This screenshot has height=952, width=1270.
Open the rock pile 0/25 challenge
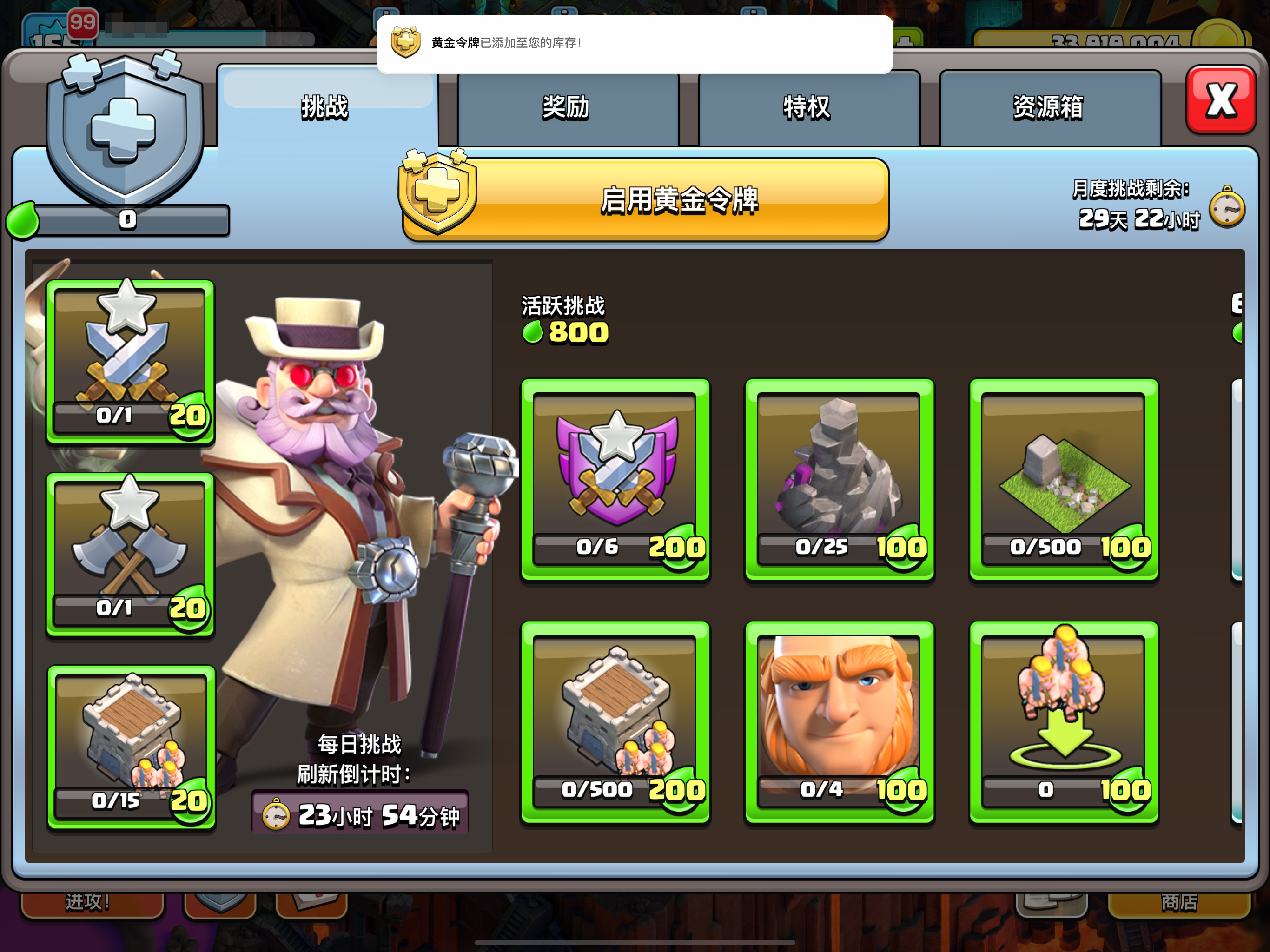point(840,479)
